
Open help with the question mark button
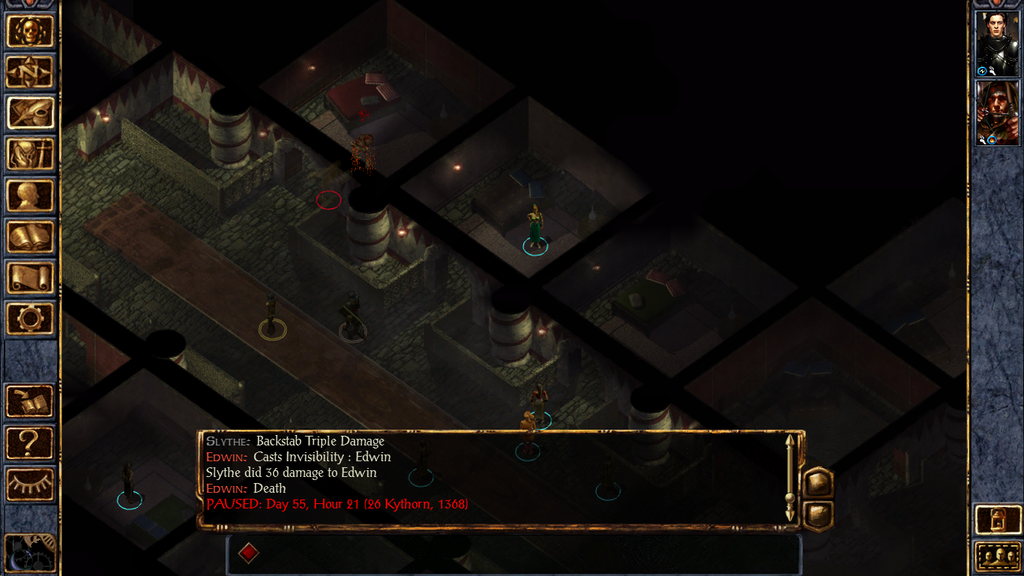pos(30,442)
